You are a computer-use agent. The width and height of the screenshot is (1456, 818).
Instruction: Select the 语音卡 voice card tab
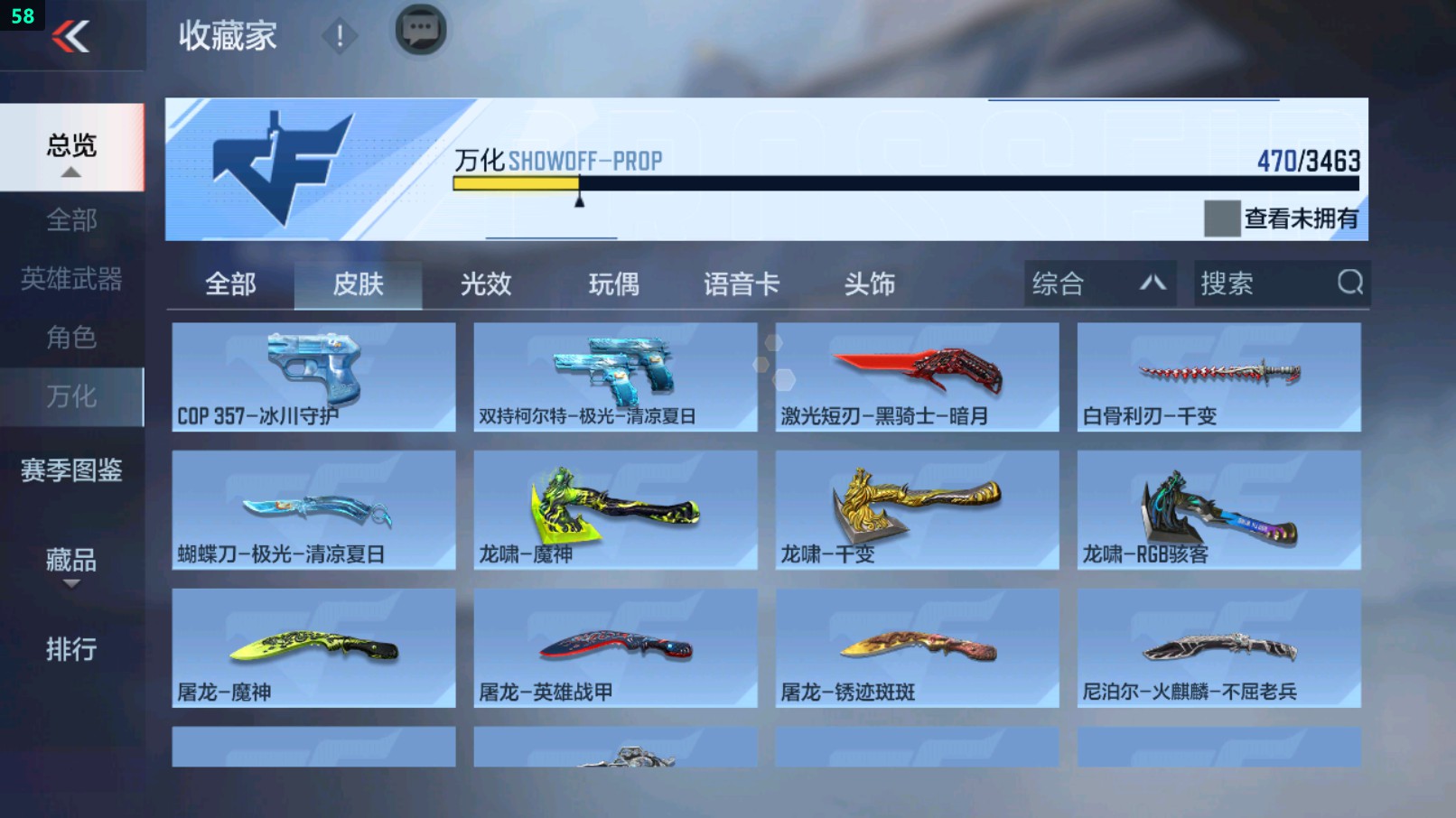(742, 284)
